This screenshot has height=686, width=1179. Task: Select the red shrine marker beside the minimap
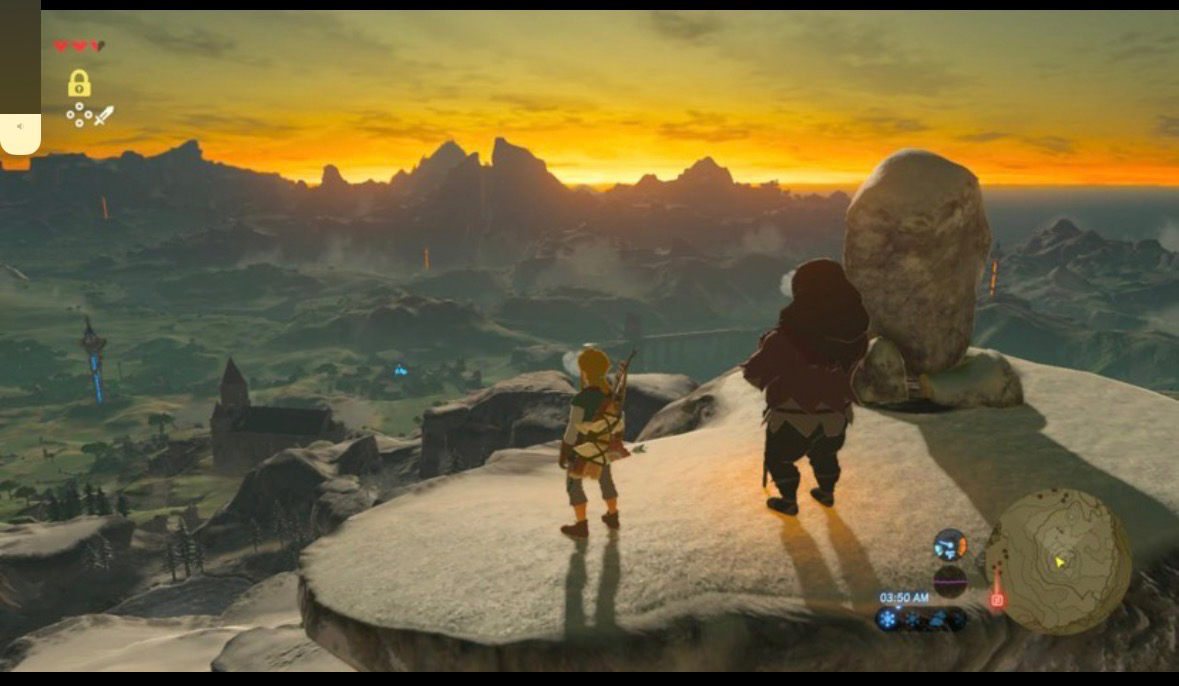[996, 599]
